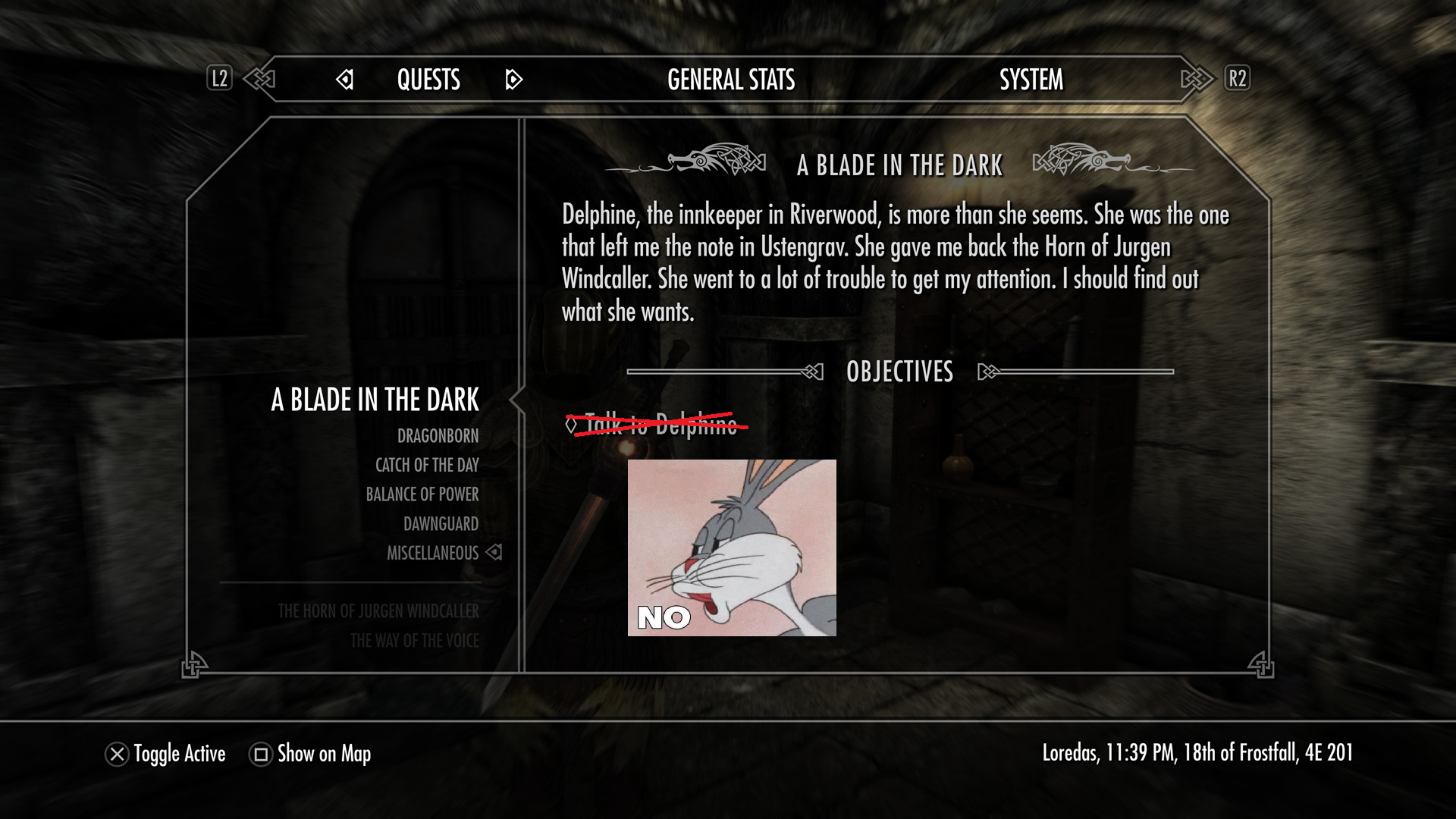The image size is (1456, 819).
Task: Select the A Blade in the Dark quest
Action: click(375, 400)
